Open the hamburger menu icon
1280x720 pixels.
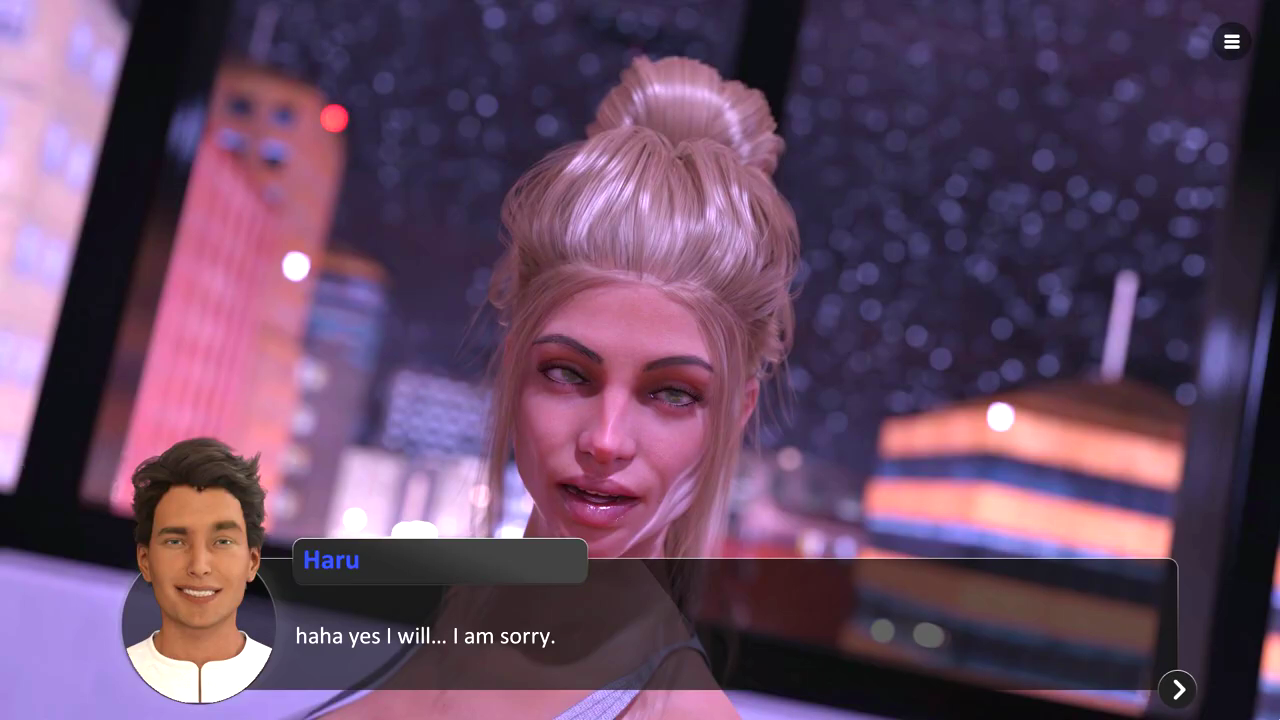click(x=1231, y=42)
